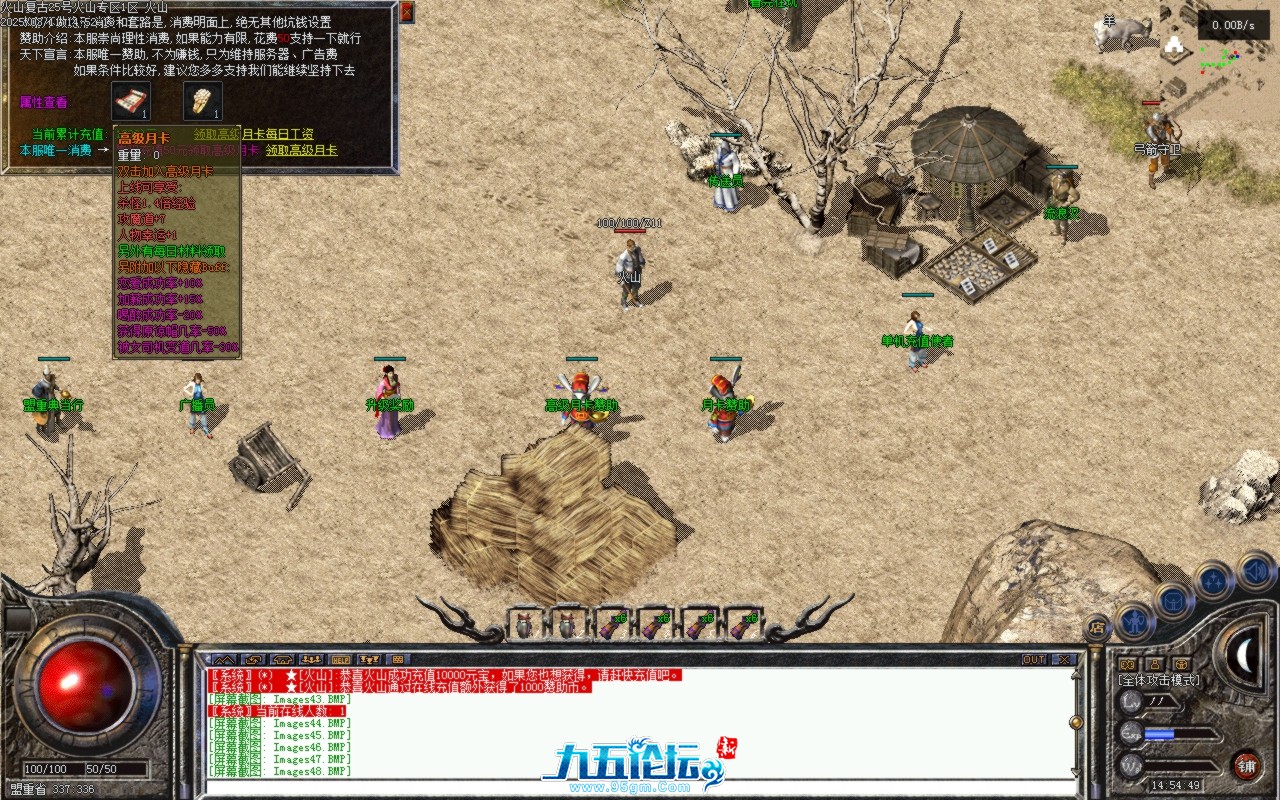The height and width of the screenshot is (800, 1280).
Task: Switch the 全体攻击模式 attack mode label
Action: pos(1160,680)
